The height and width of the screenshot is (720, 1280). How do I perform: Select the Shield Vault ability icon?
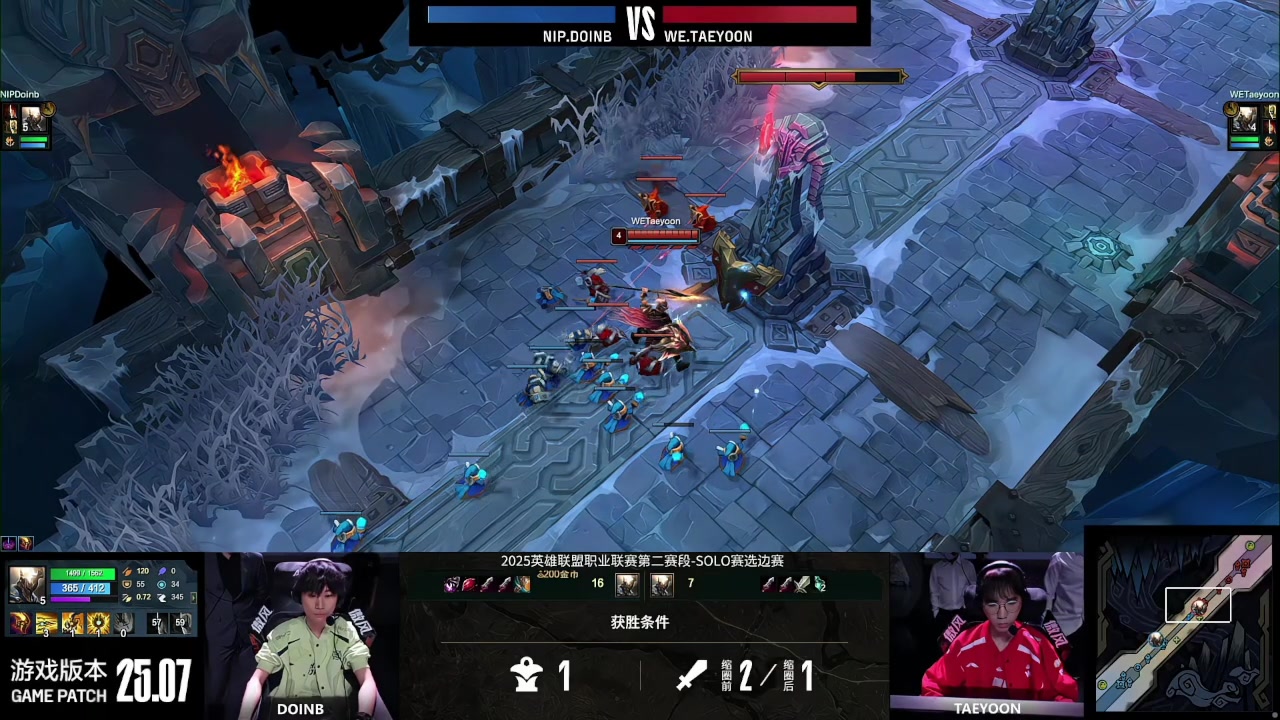pos(73,625)
